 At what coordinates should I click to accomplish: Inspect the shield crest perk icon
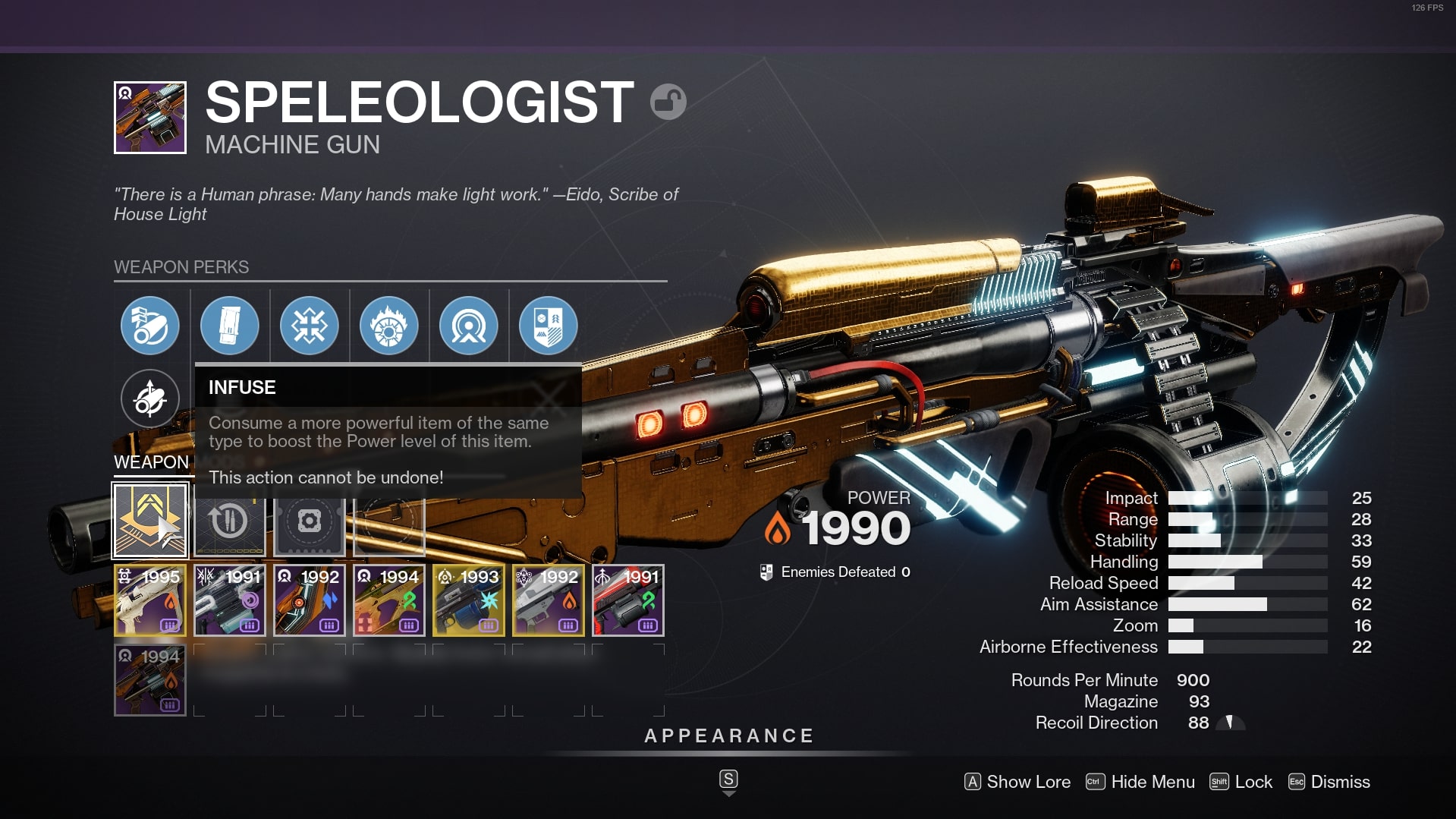click(x=548, y=326)
